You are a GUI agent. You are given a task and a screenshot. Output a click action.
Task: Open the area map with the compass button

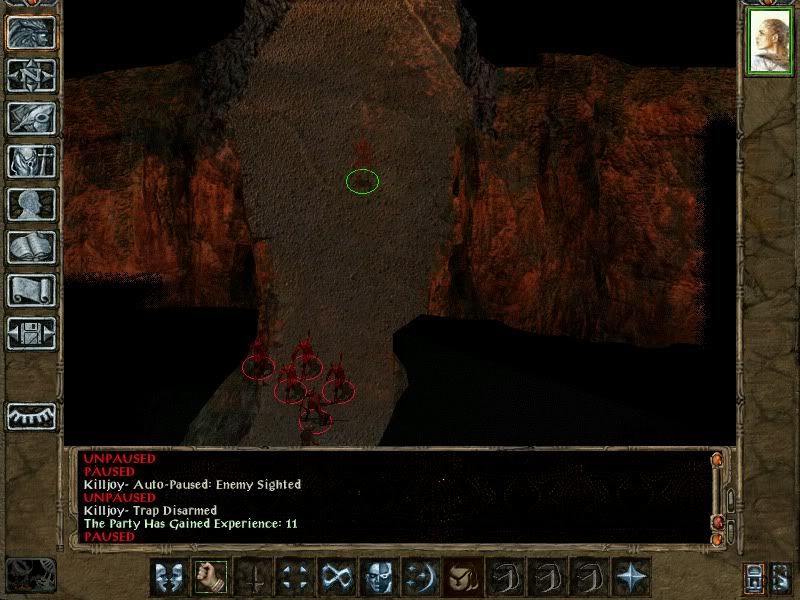[31, 75]
